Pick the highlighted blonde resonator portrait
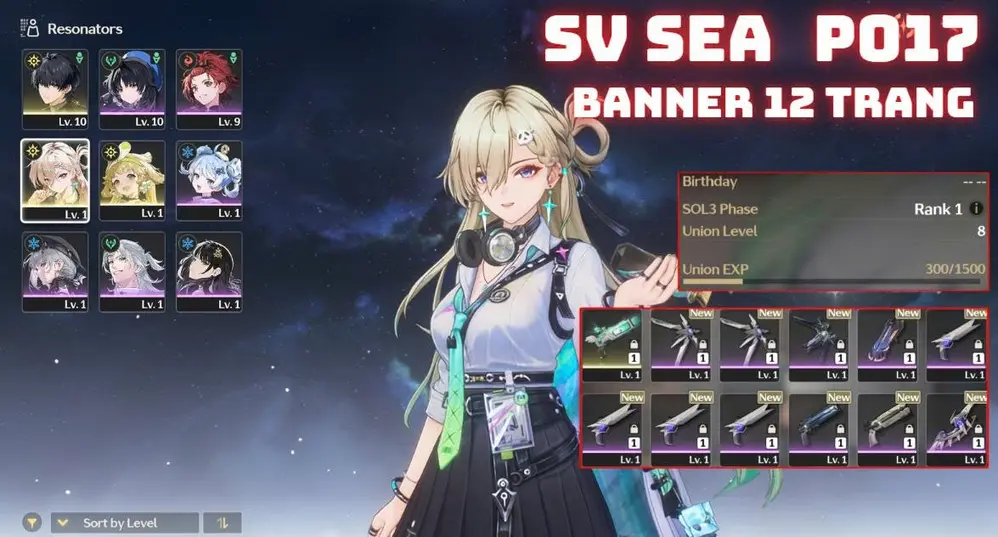The height and width of the screenshot is (537, 998). (x=55, y=180)
